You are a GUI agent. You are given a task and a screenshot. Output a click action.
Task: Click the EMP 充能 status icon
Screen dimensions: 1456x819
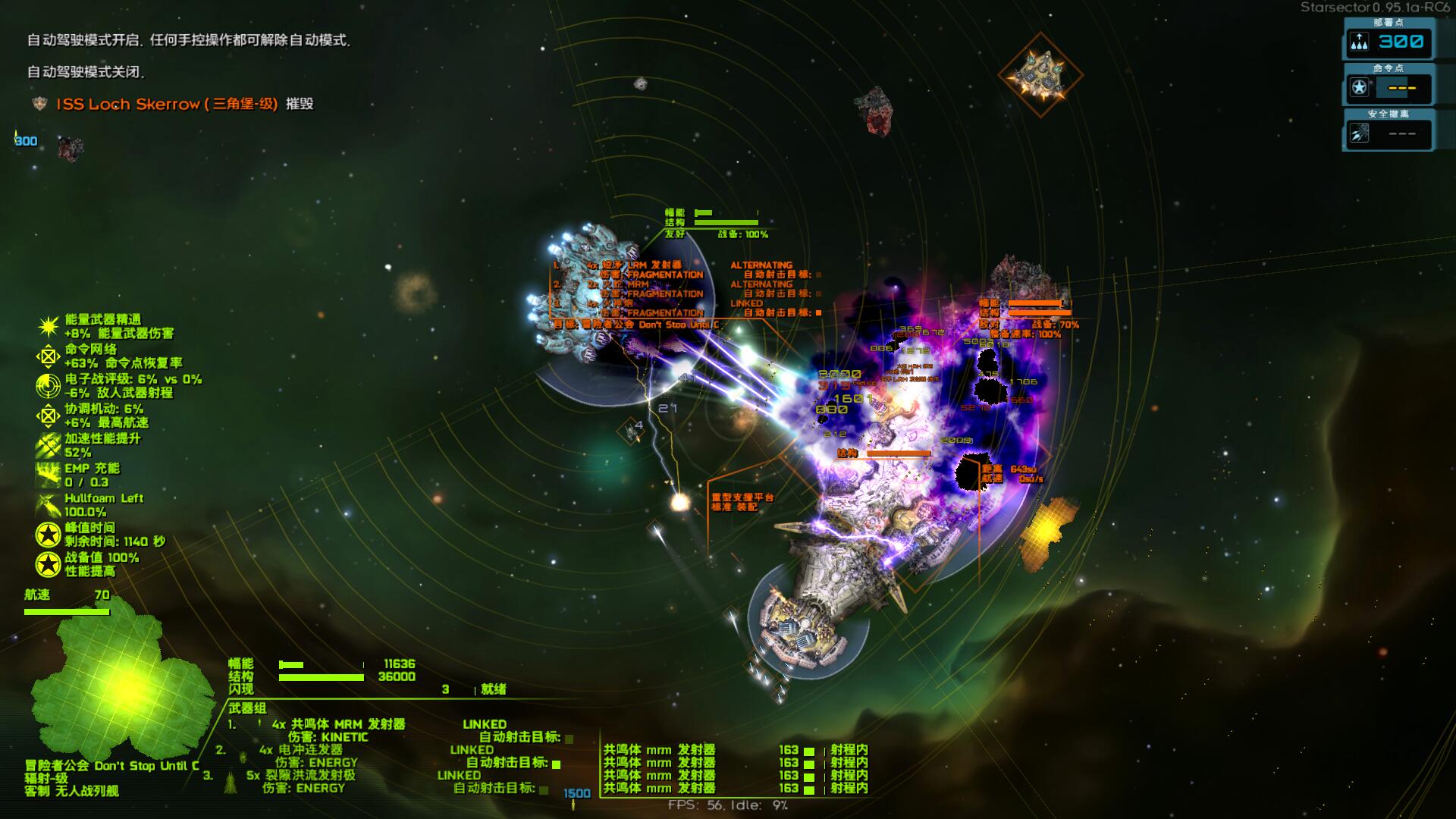pyautogui.click(x=49, y=475)
